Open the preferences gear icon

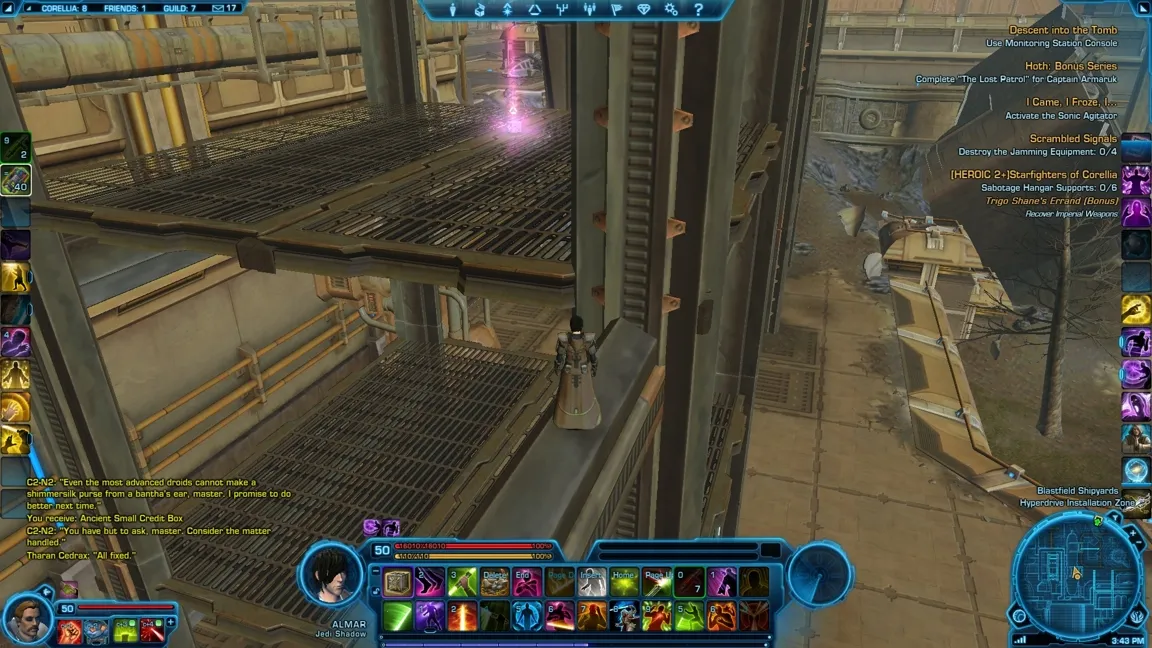671,10
